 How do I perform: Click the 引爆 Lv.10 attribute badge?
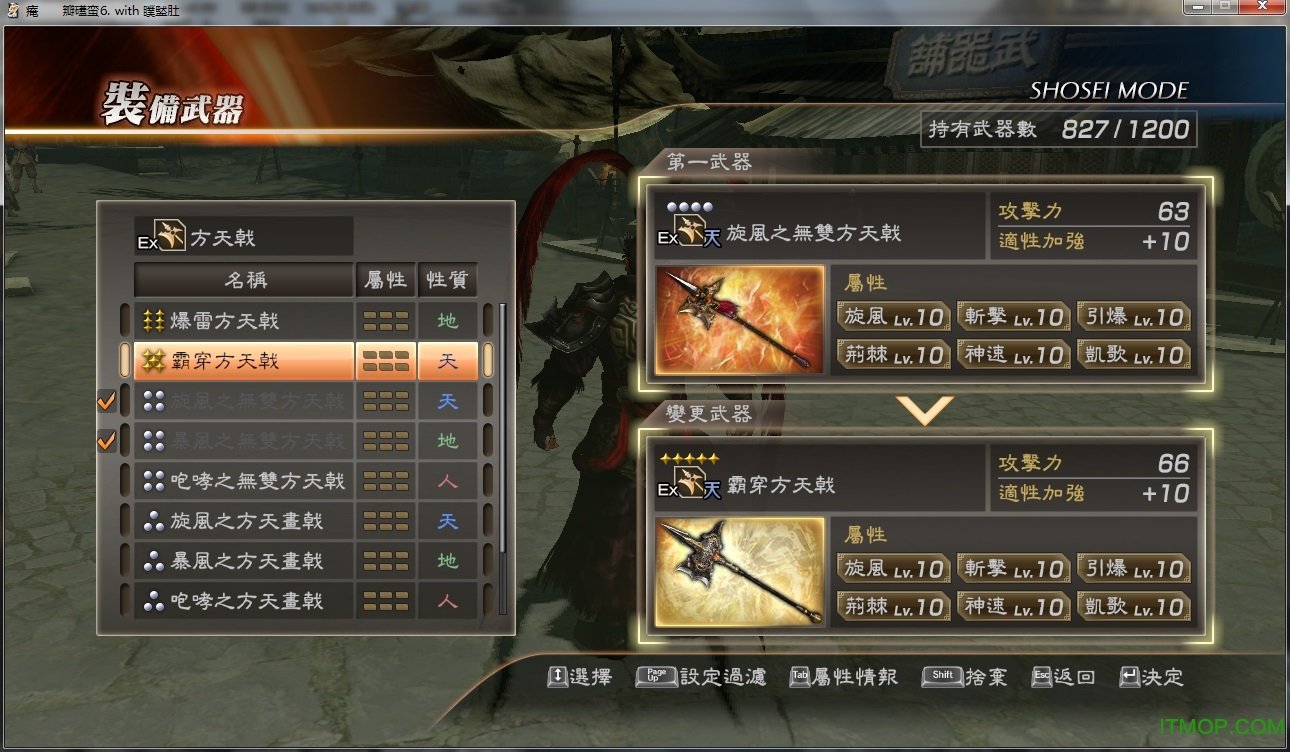pyautogui.click(x=1134, y=314)
